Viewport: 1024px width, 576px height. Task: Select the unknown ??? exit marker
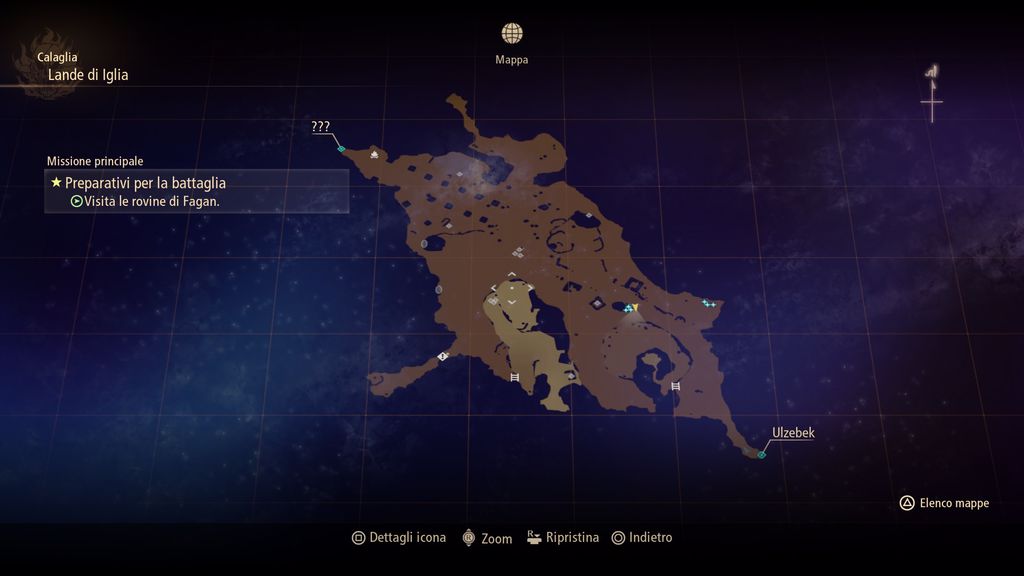click(341, 149)
